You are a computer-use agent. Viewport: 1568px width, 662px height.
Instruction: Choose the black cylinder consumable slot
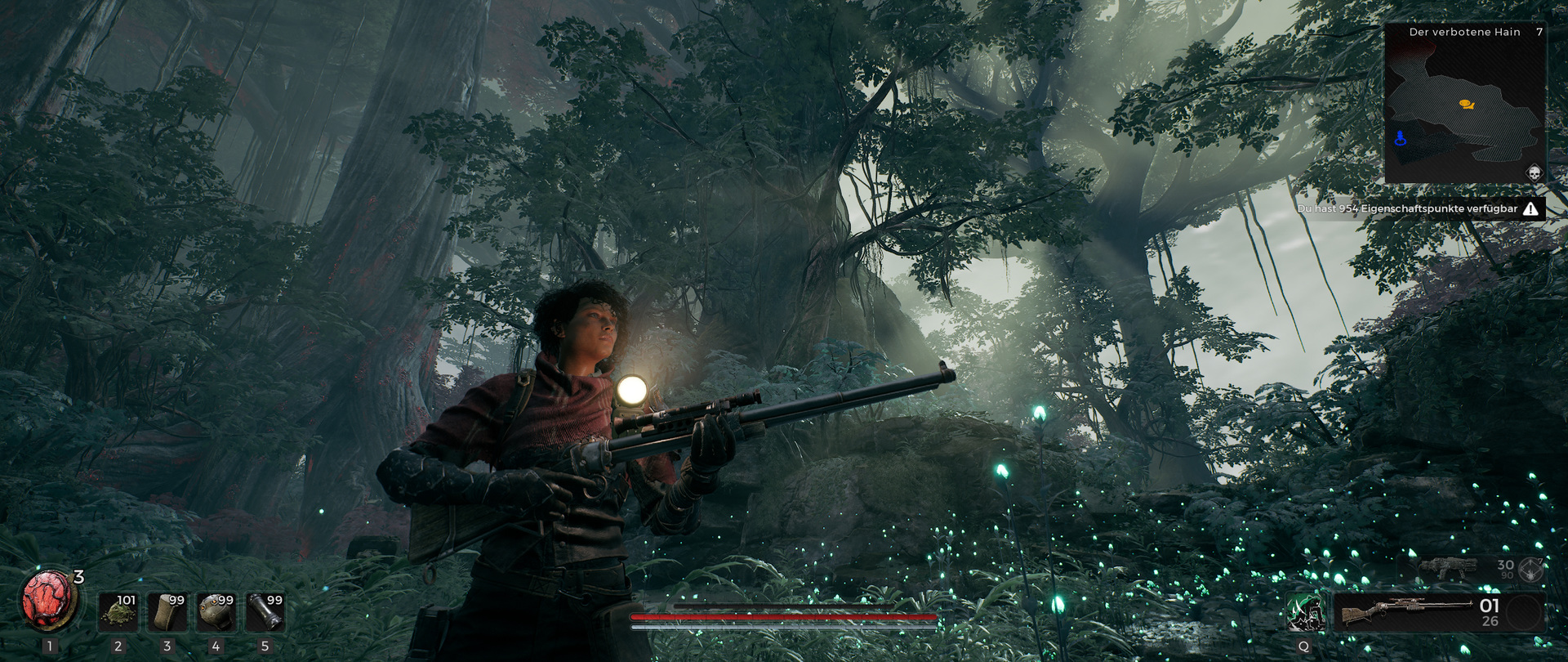click(265, 612)
